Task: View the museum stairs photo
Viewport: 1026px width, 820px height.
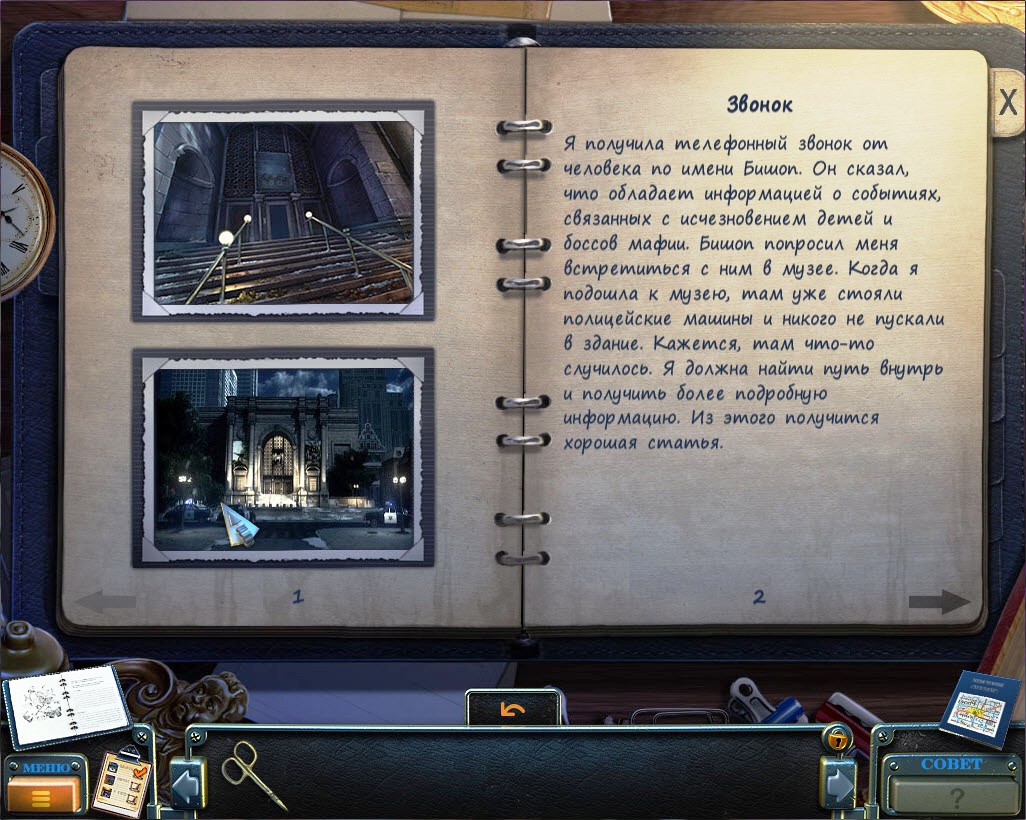Action: click(x=283, y=211)
